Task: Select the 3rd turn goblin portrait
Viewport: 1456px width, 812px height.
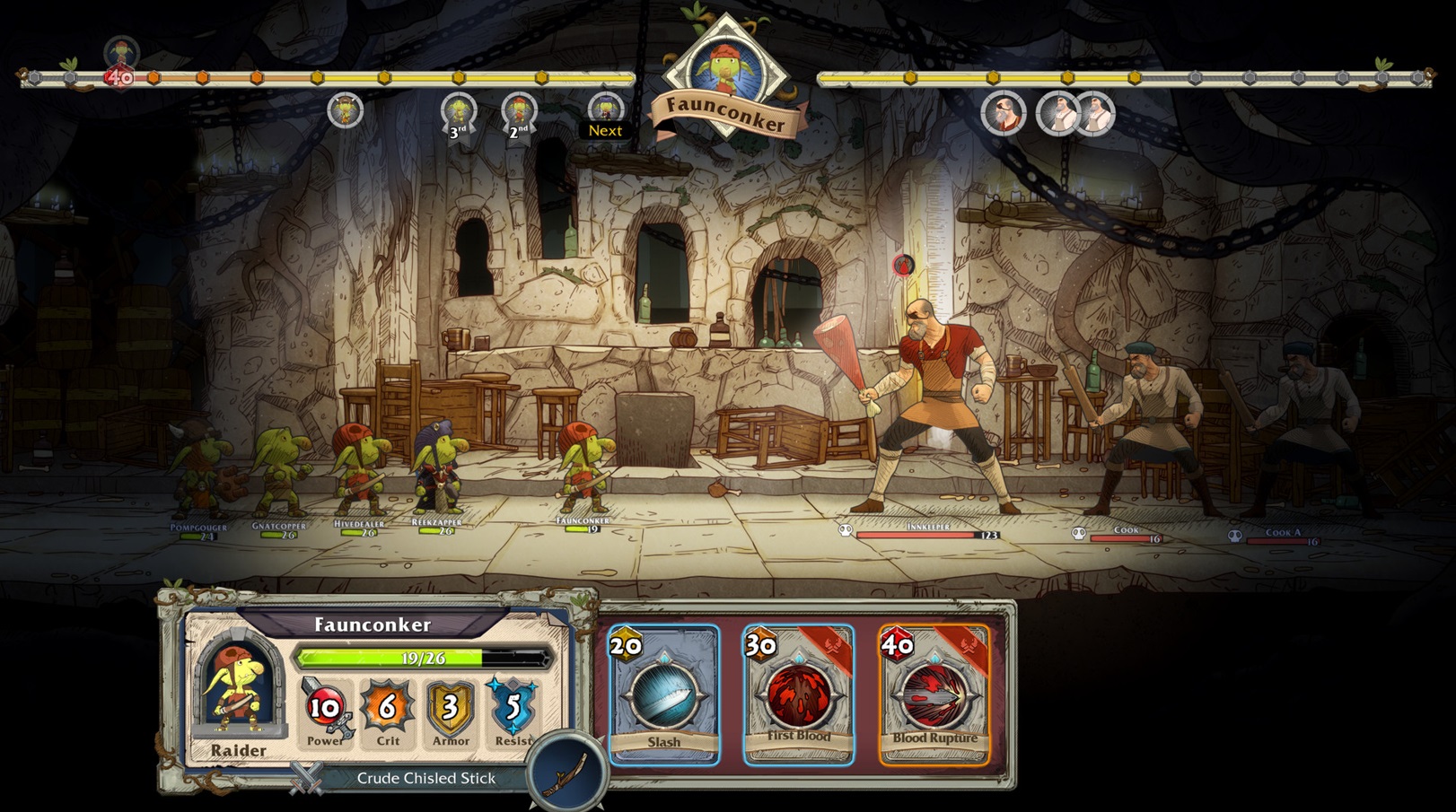Action: 459,109
